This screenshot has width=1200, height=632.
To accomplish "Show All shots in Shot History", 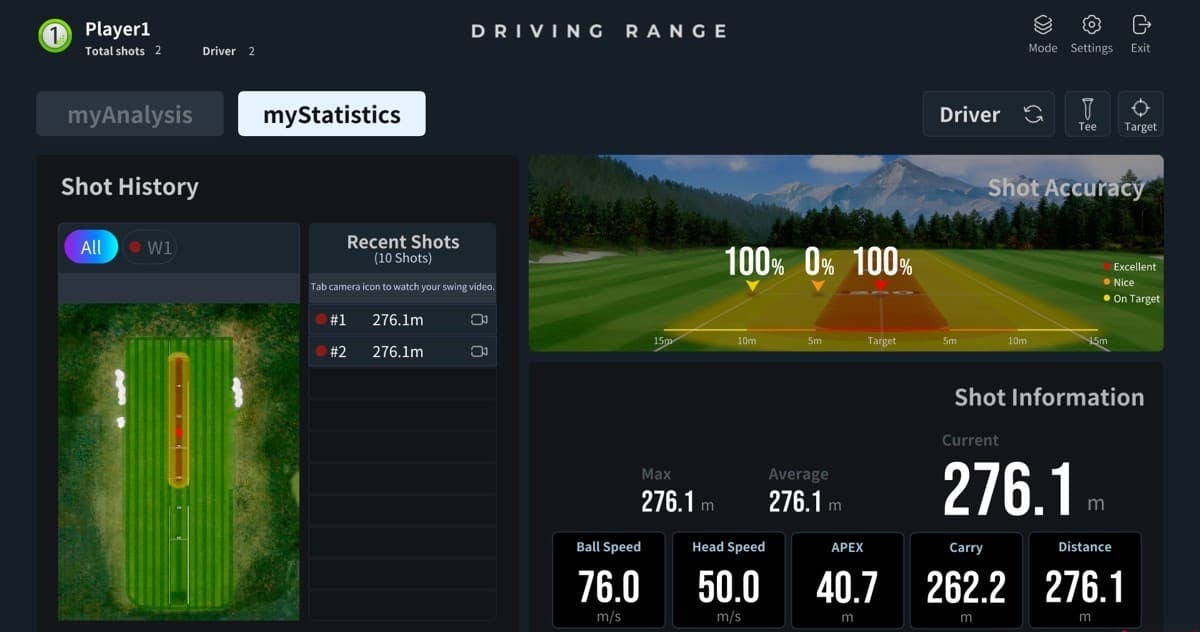I will click(x=91, y=248).
